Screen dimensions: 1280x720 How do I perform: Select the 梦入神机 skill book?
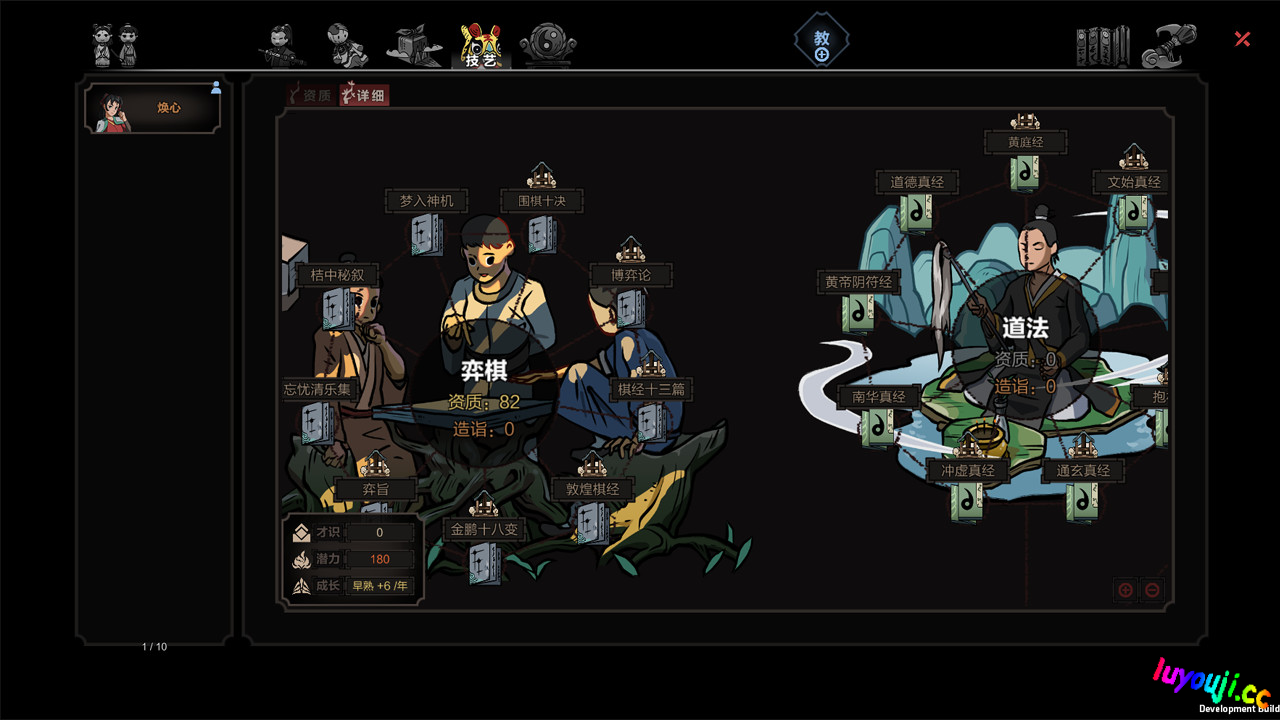(x=427, y=234)
